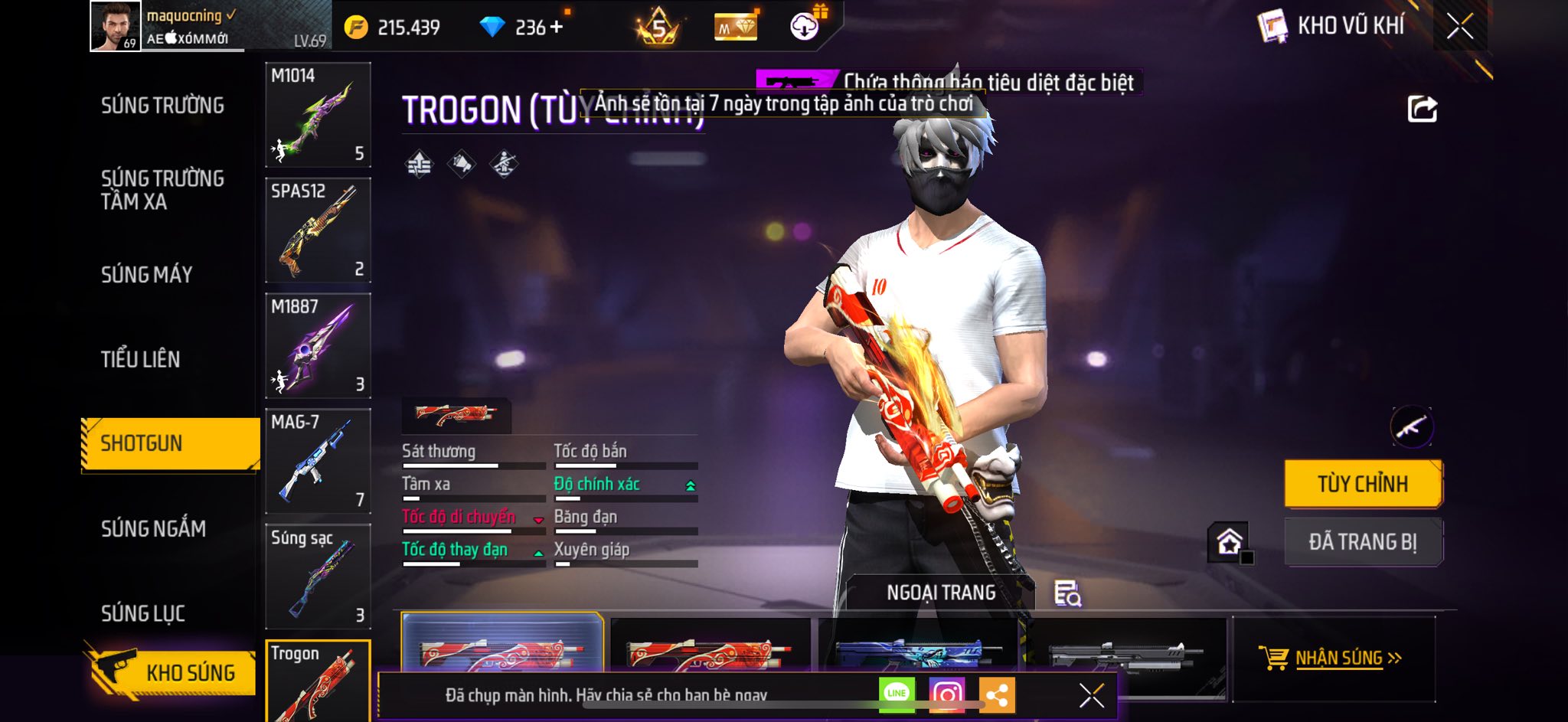Open the TIỂU LIÊN weapon category
The height and width of the screenshot is (722, 1568).
(x=140, y=359)
